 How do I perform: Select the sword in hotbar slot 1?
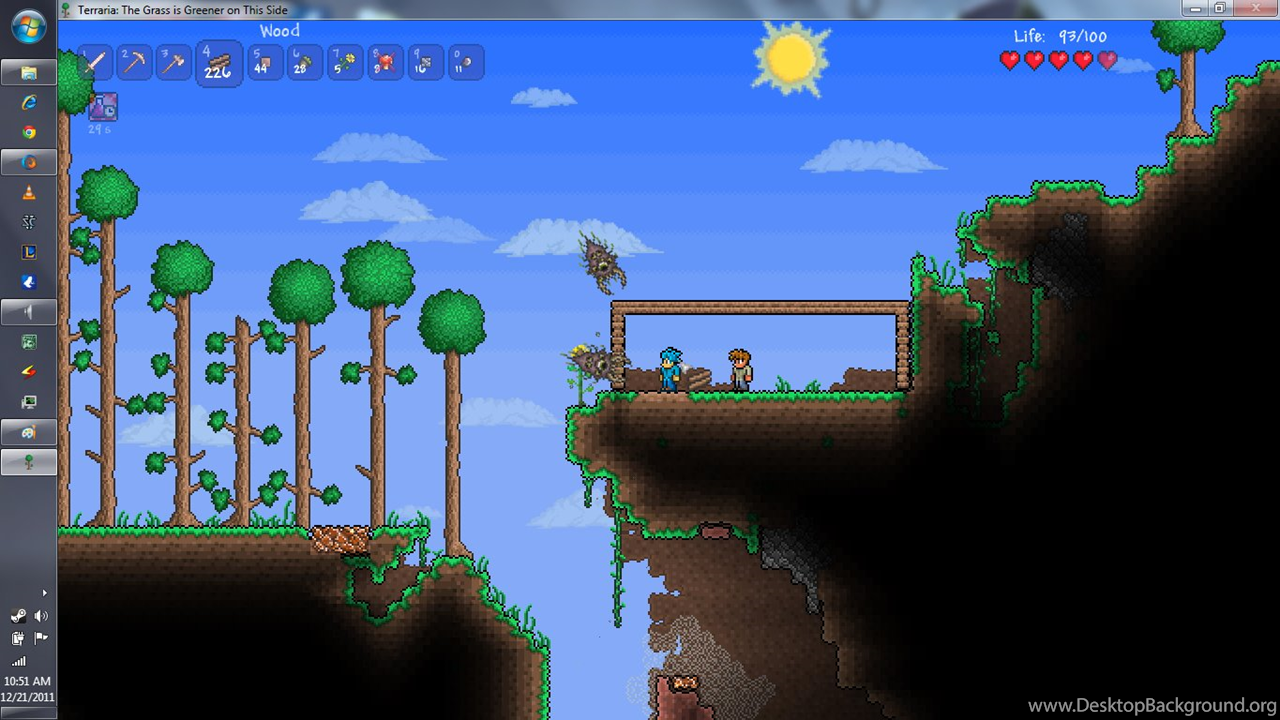click(95, 63)
